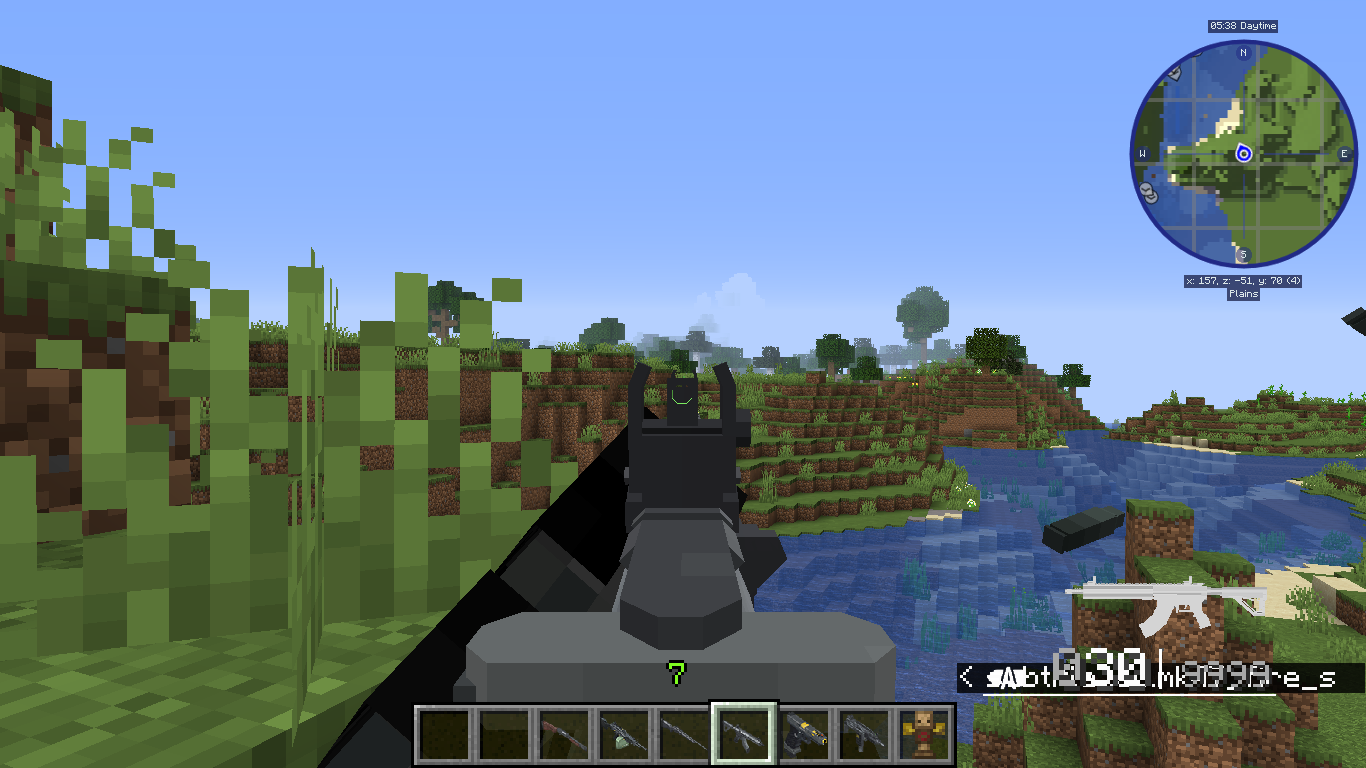
Task: Click the green 7 counter above the hotbar
Action: (676, 672)
